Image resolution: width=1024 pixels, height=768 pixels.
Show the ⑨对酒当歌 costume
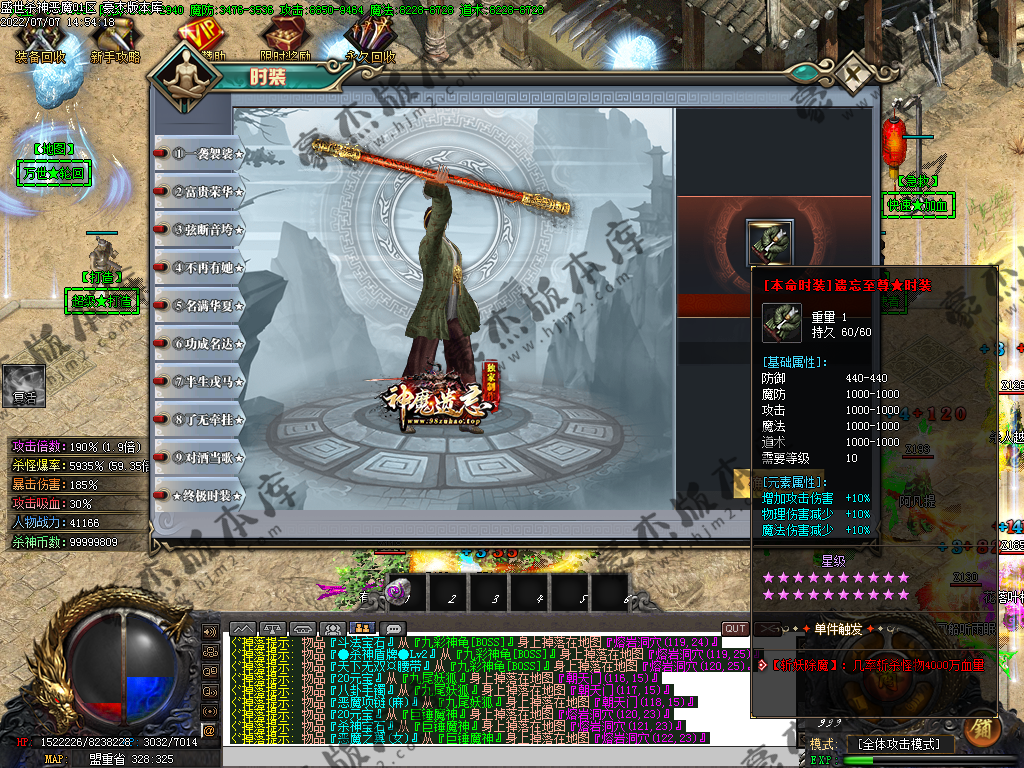200,457
